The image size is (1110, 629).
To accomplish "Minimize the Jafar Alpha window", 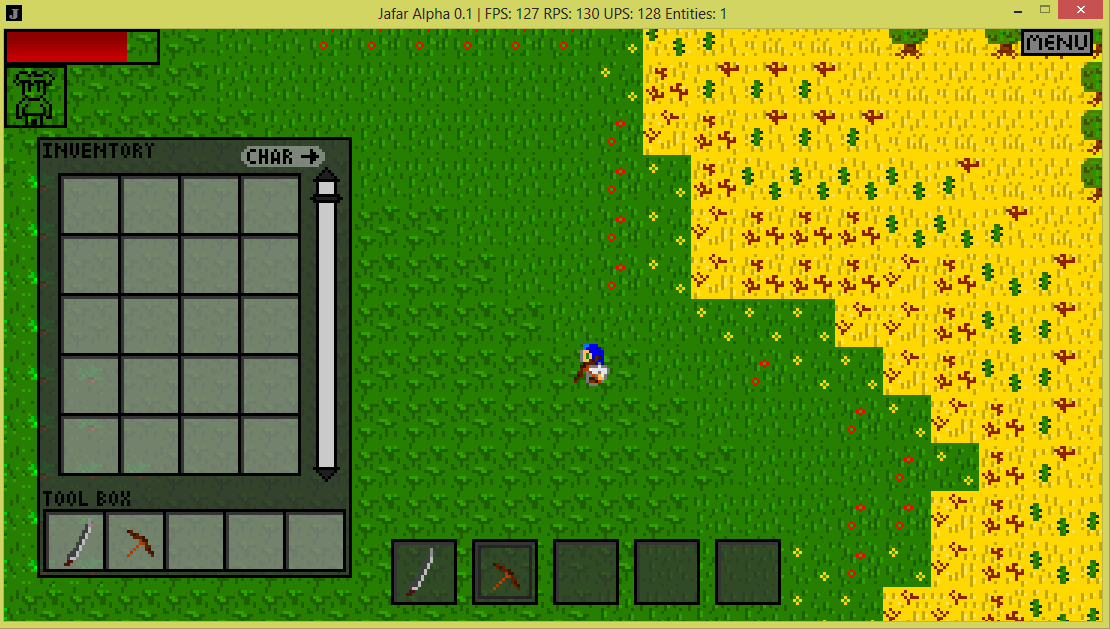I will point(1003,11).
